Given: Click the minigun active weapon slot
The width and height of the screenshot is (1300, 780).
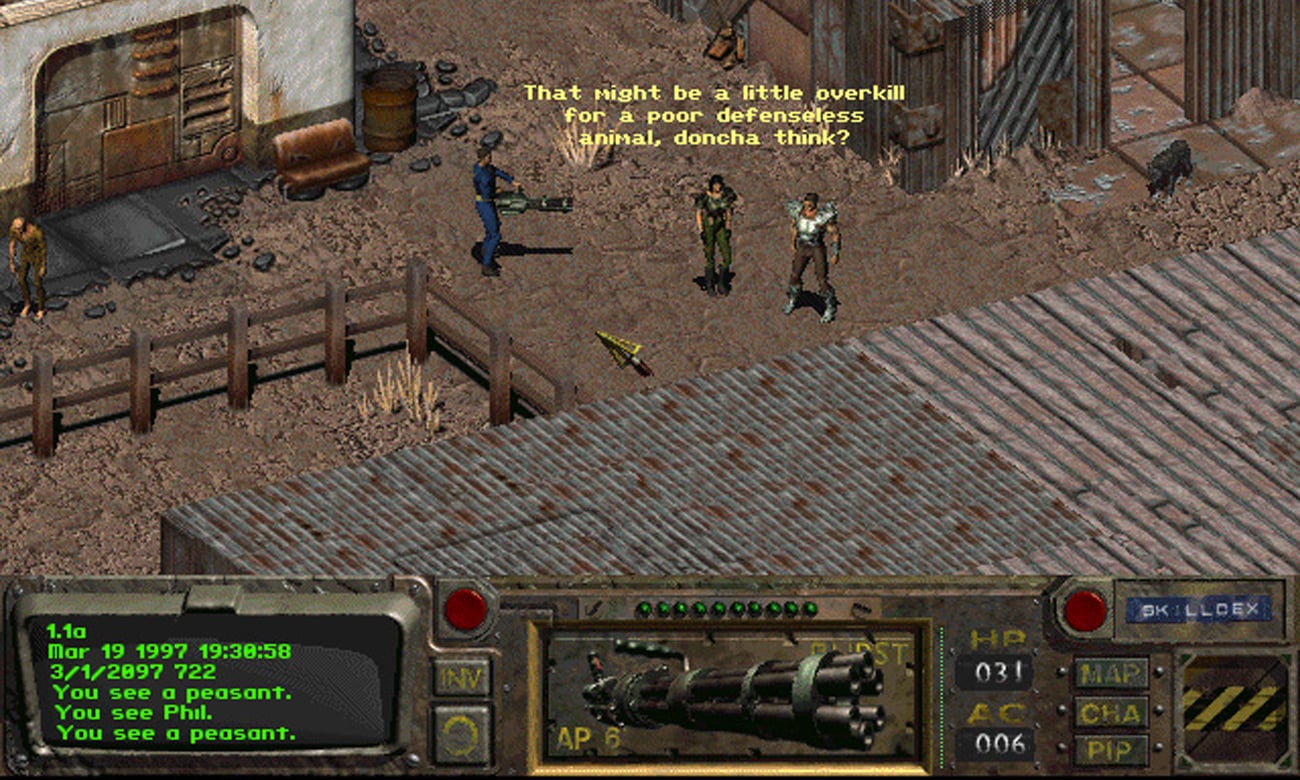Looking at the screenshot, I should pyautogui.click(x=730, y=694).
